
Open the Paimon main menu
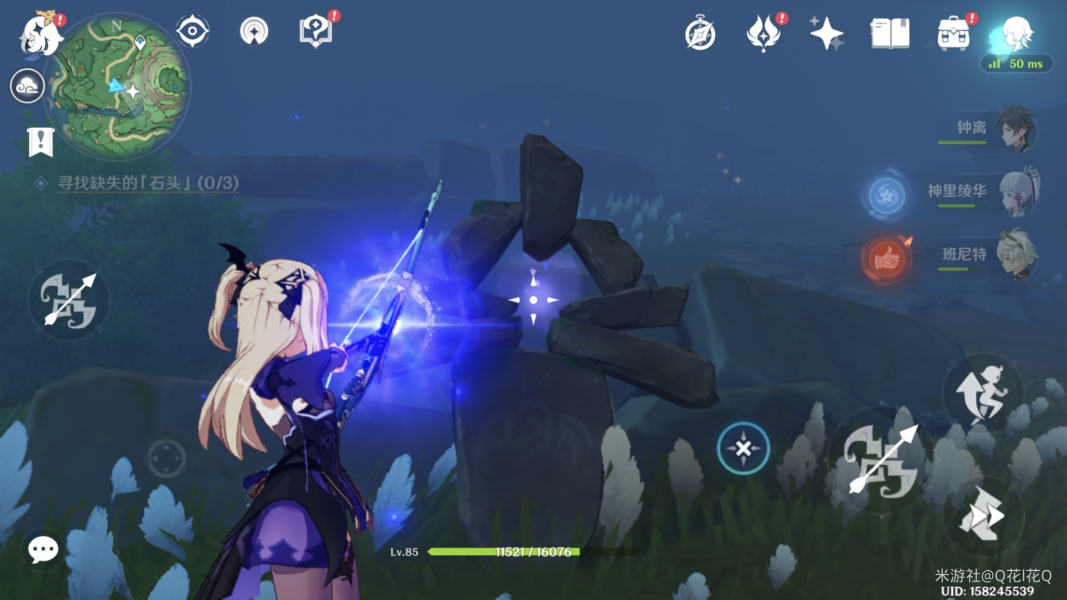click(41, 34)
